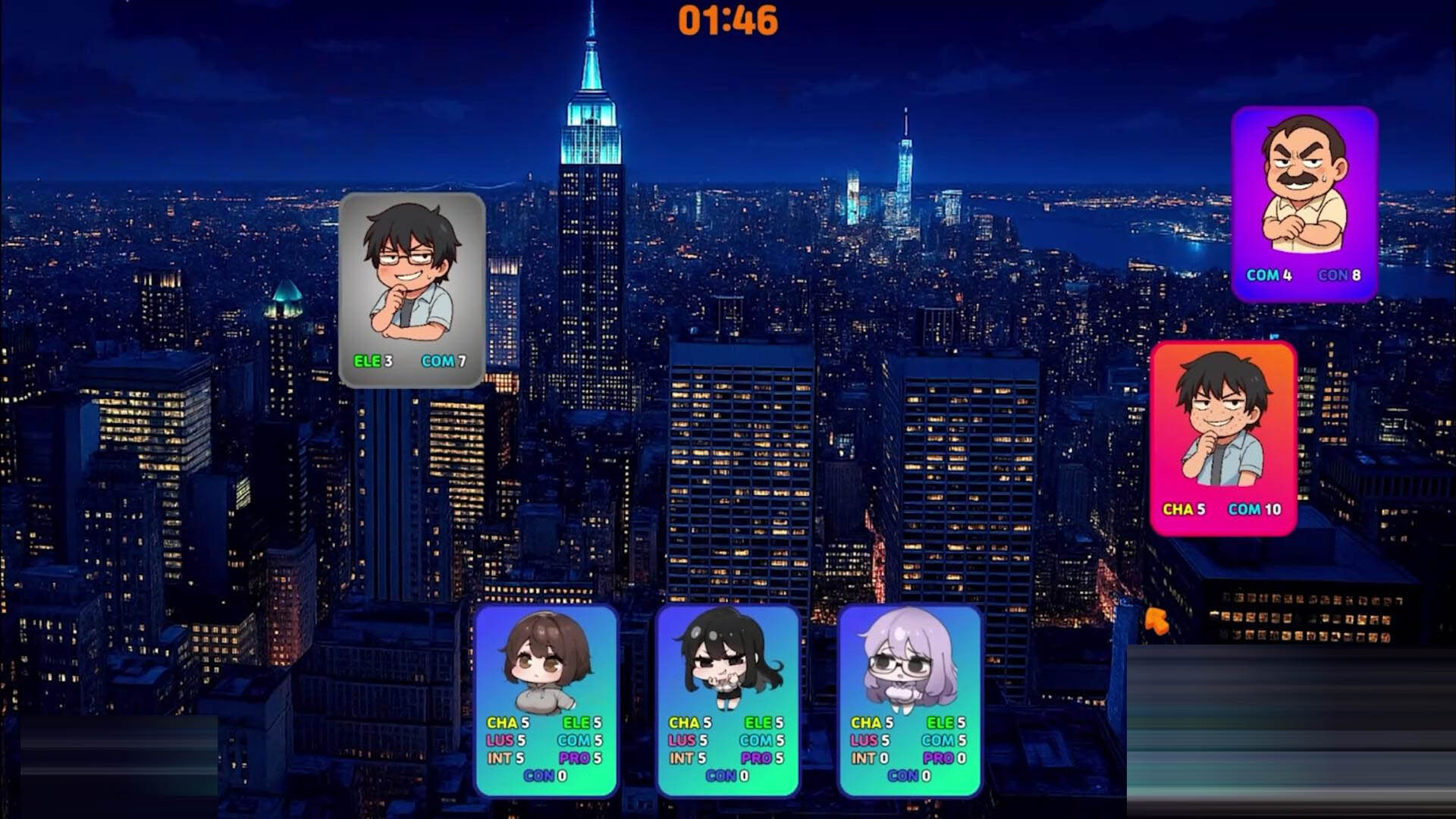1456x819 pixels.
Task: Click the freckled guy card CHA 5 COM 10
Action: (1222, 438)
